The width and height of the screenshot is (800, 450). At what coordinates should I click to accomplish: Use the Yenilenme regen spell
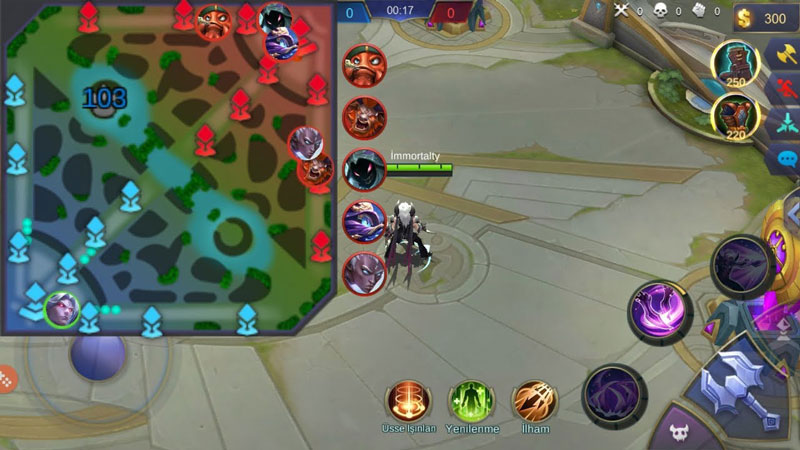[x=471, y=399]
